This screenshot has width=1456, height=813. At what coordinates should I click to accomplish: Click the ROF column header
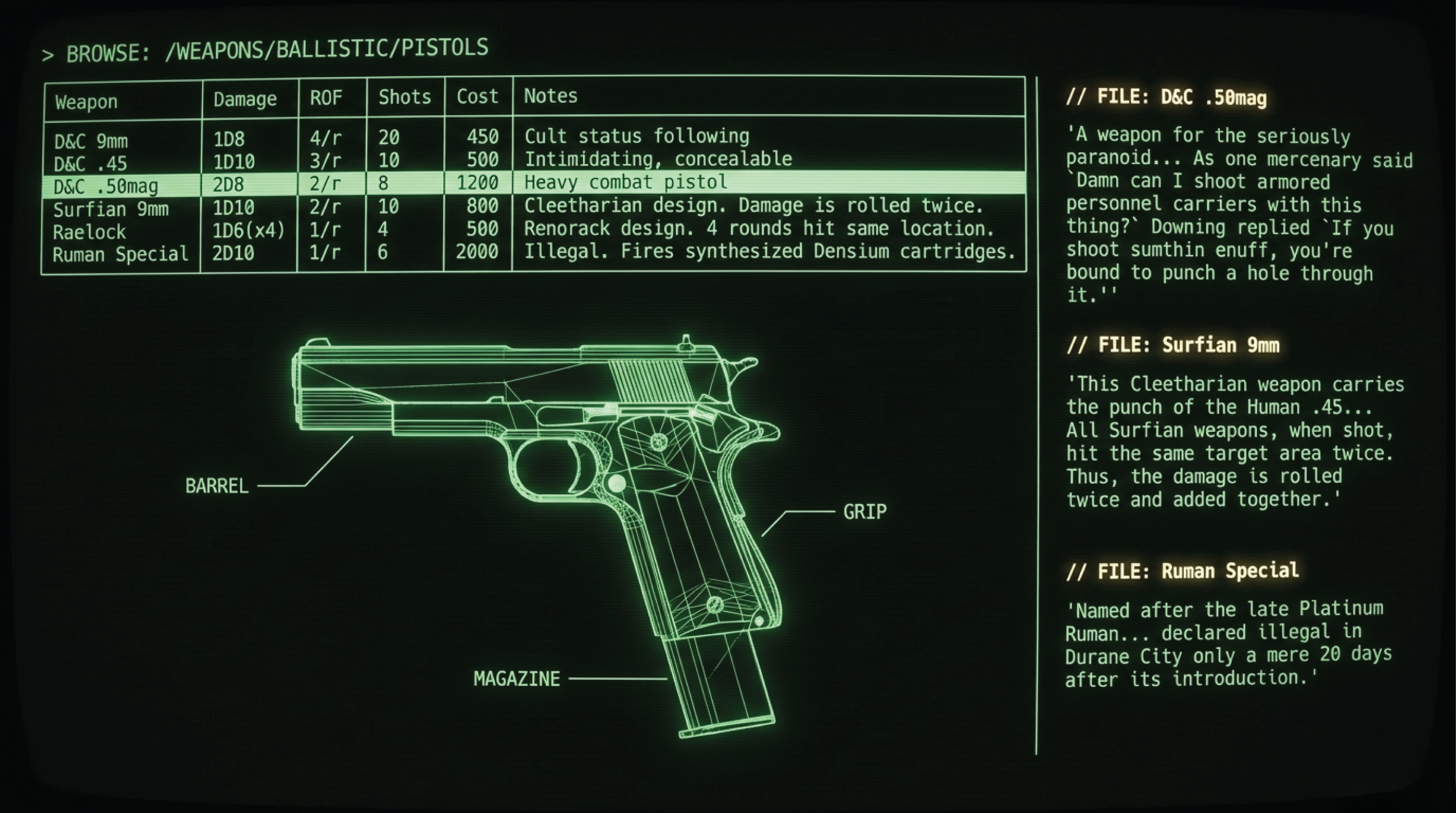coord(326,99)
